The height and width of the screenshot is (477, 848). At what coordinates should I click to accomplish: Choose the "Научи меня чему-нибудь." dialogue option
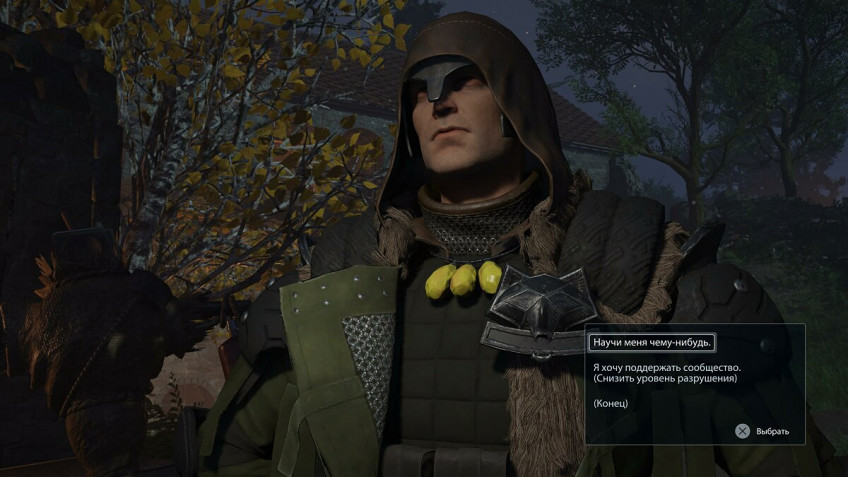[651, 343]
